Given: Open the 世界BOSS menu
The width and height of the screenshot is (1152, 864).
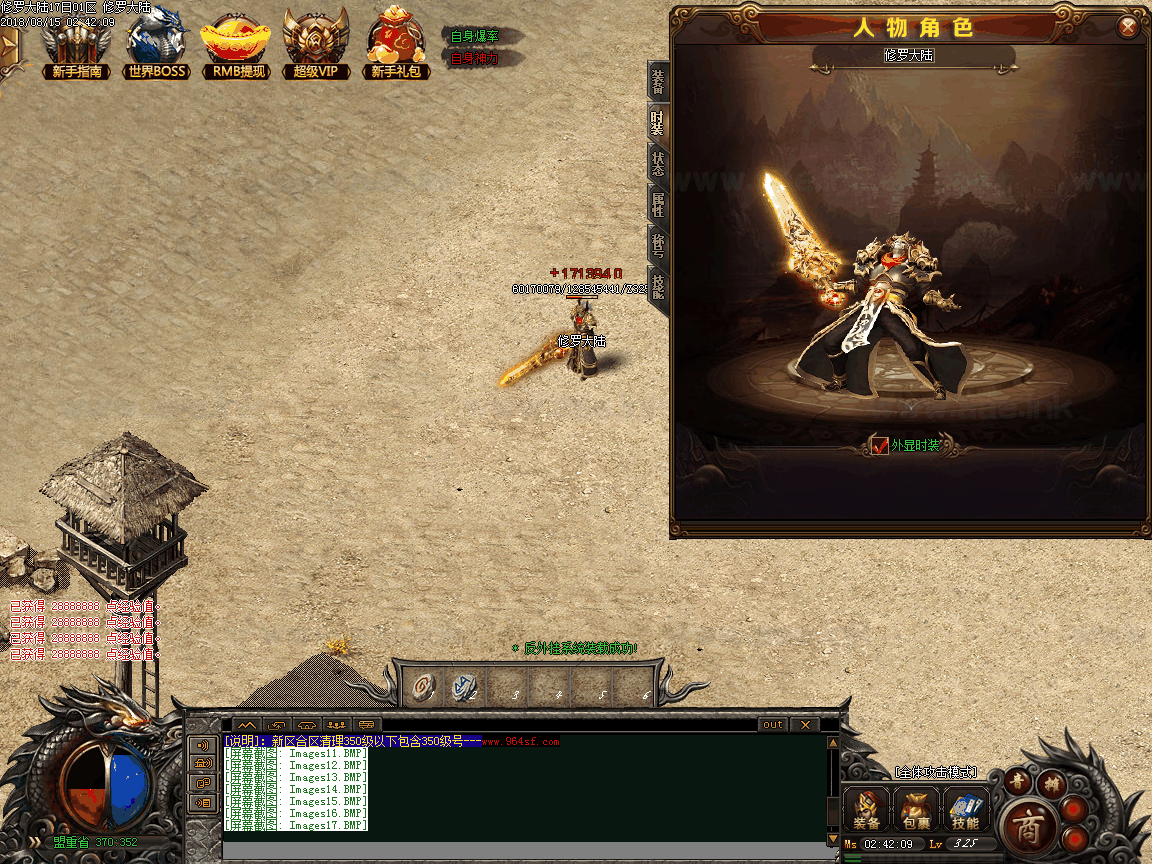Looking at the screenshot, I should (158, 45).
